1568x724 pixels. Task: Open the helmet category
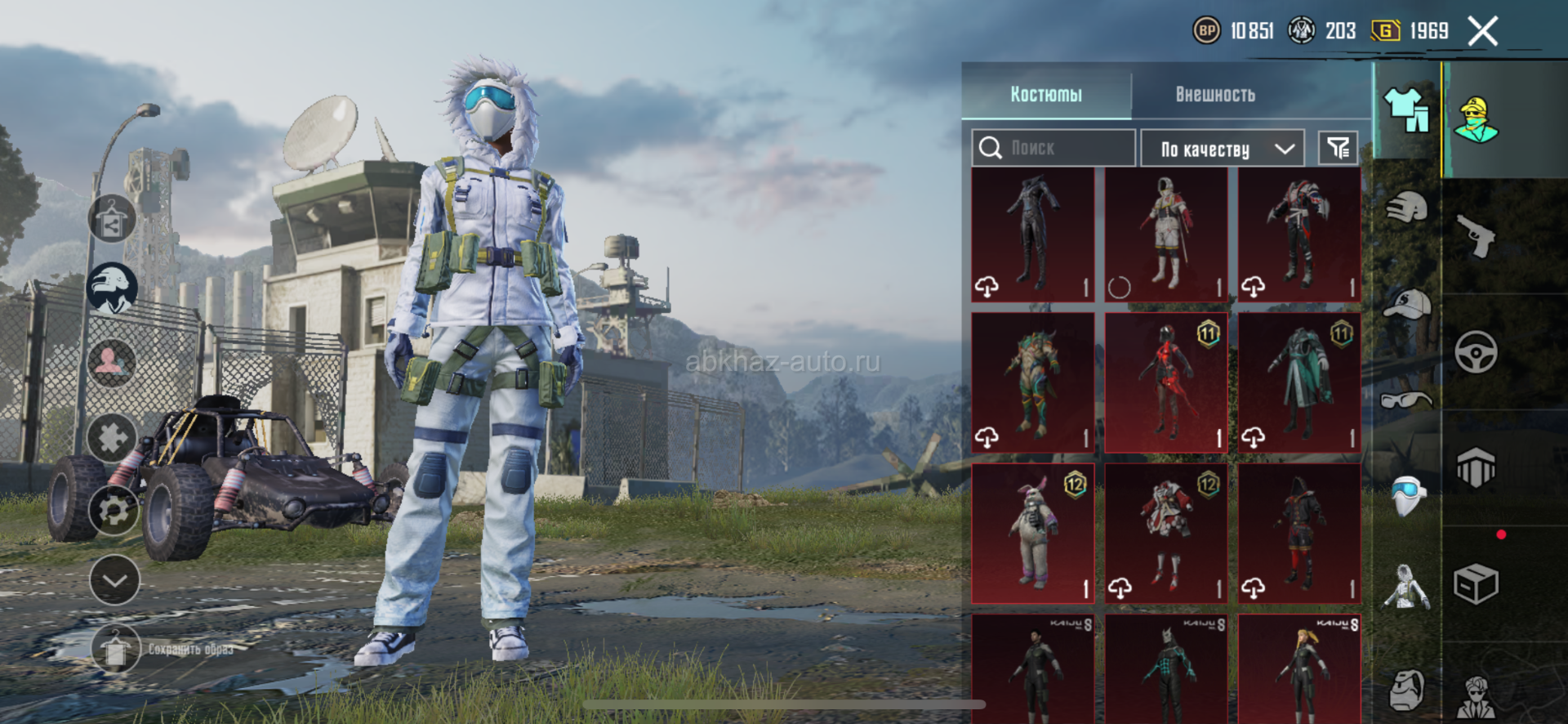coord(1407,208)
